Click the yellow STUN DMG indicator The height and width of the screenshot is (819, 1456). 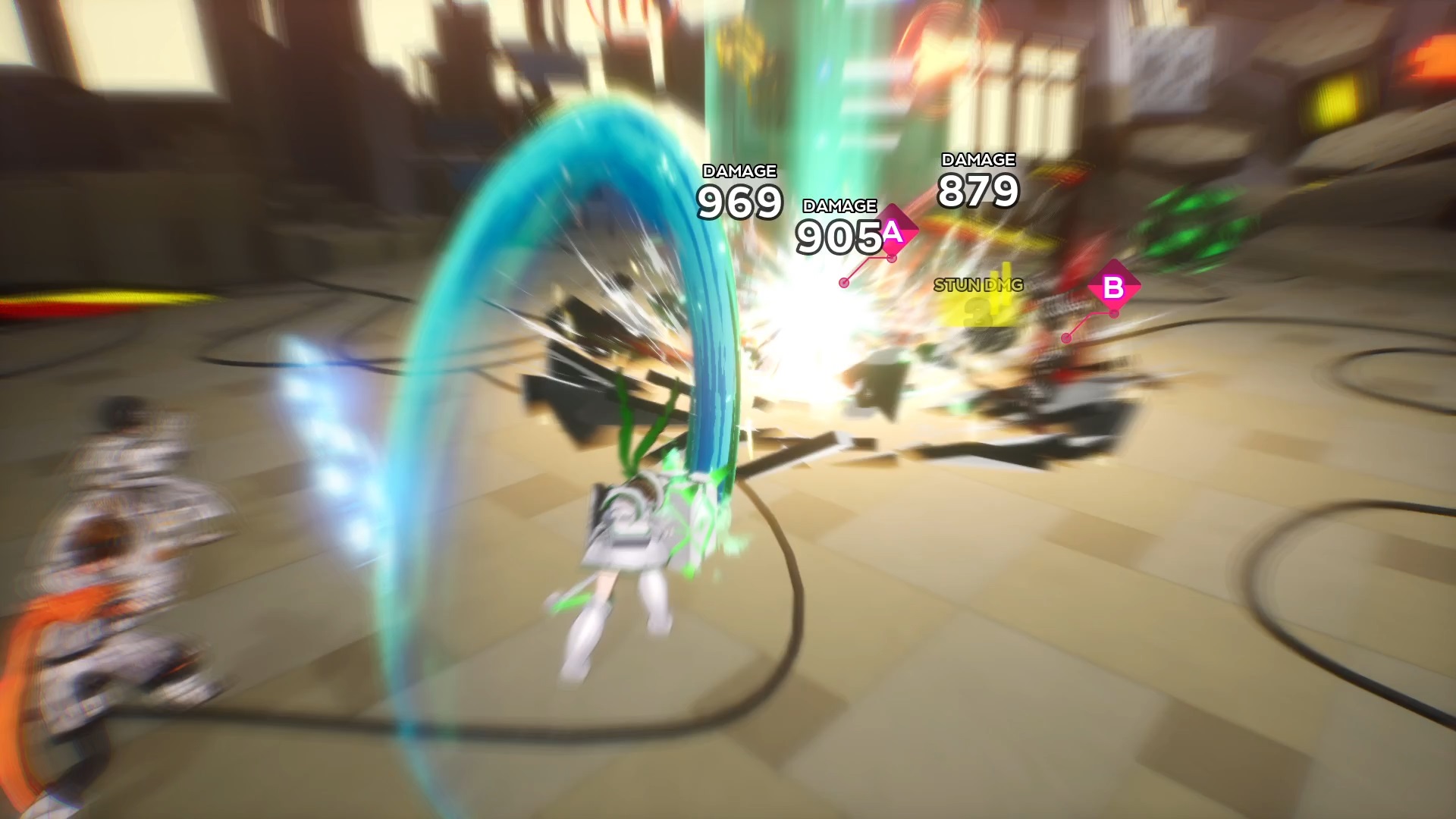tap(978, 285)
